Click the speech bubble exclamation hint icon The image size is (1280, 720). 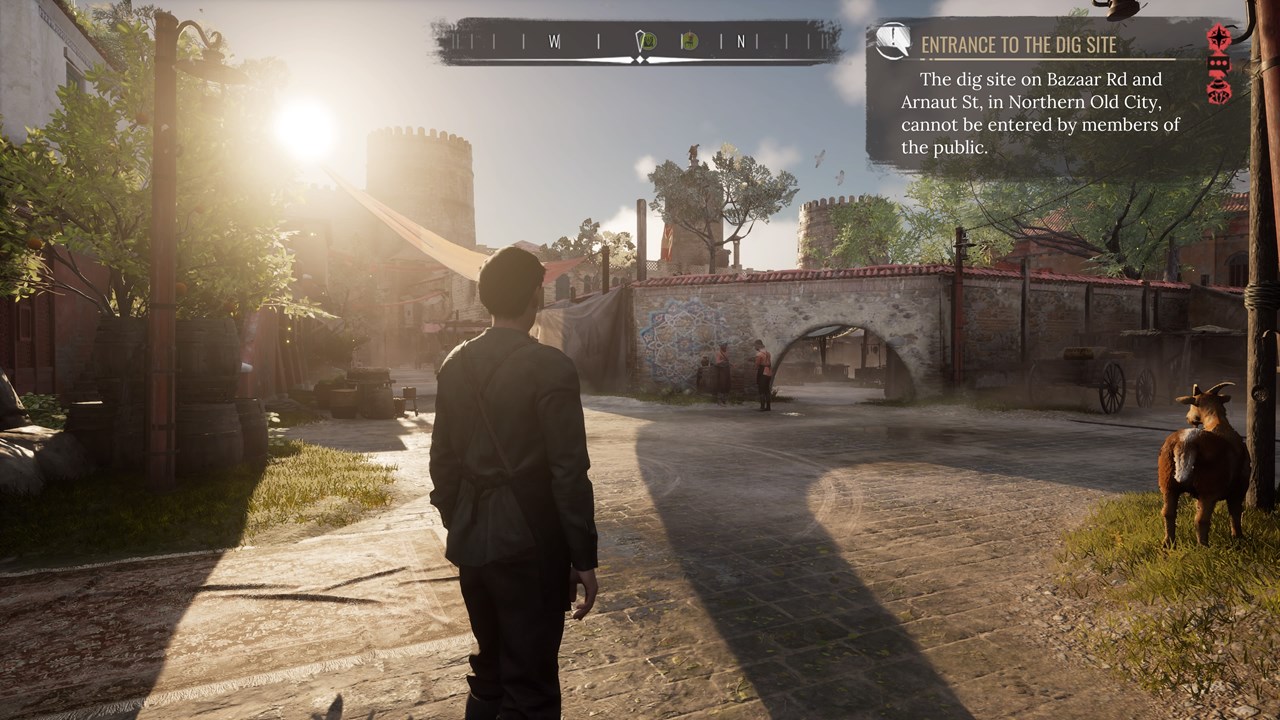pos(892,41)
